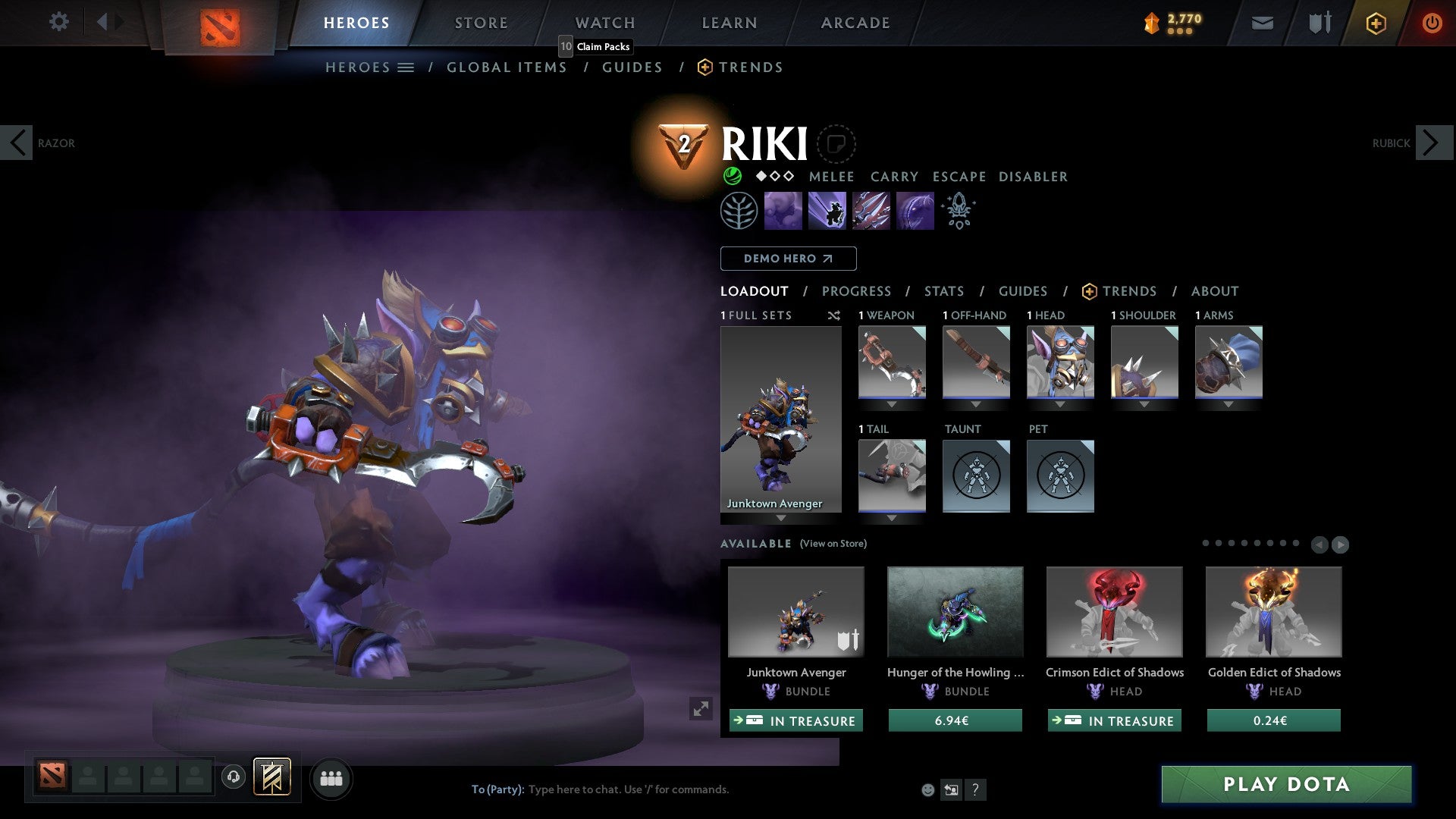Click the emoticon smiley icon near chat
The width and height of the screenshot is (1456, 819).
pos(927,789)
